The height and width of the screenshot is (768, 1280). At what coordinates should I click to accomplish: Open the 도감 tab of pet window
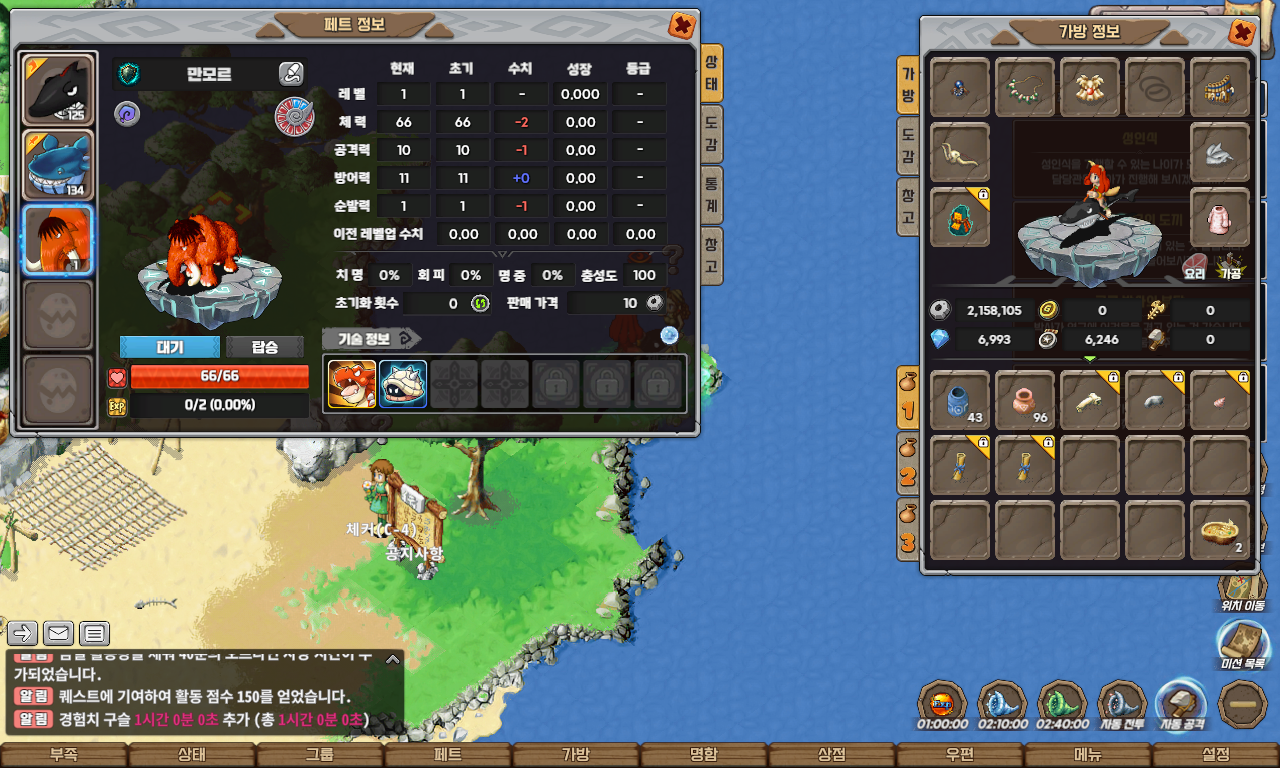[710, 135]
